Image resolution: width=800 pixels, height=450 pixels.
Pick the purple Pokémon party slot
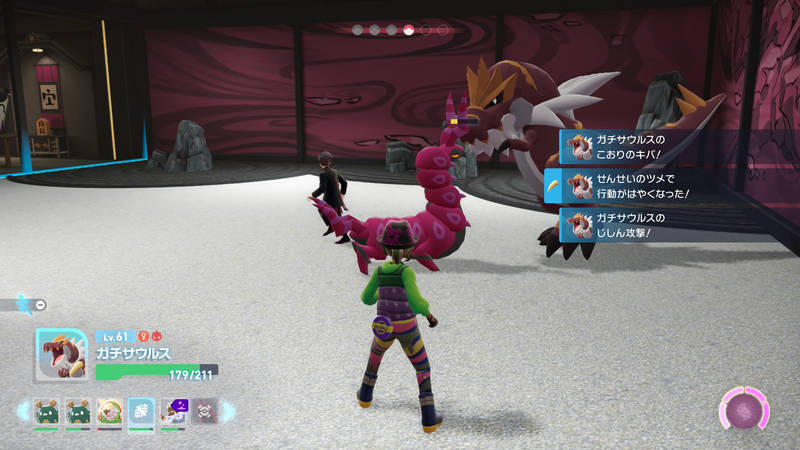(x=172, y=411)
